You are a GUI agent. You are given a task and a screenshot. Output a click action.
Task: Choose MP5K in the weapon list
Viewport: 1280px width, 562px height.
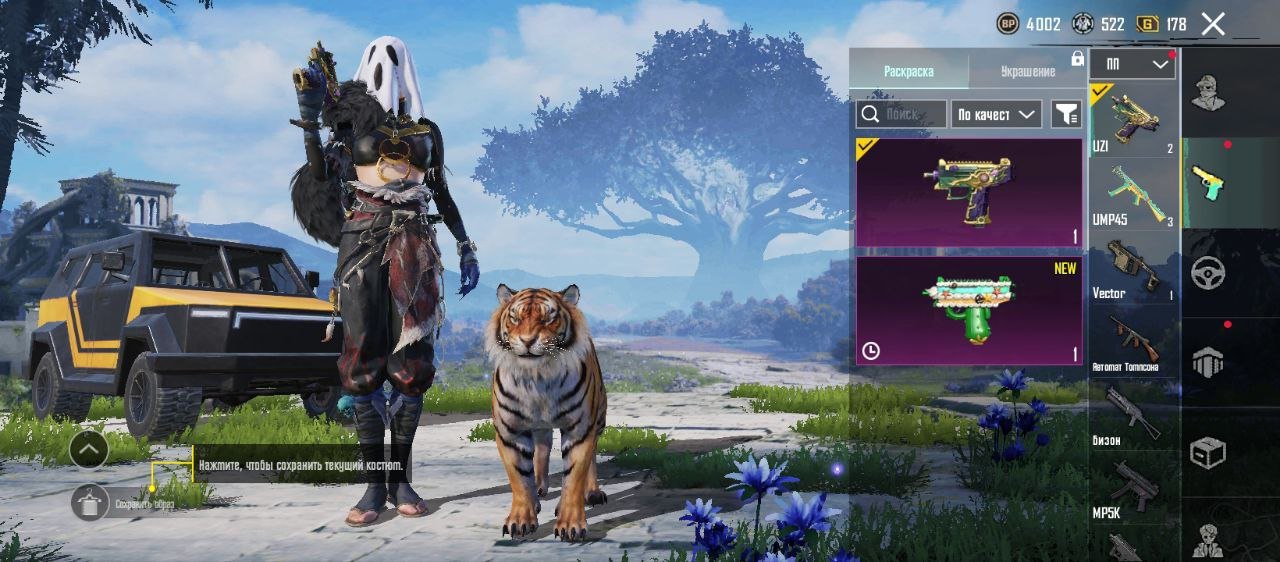coord(1133,488)
